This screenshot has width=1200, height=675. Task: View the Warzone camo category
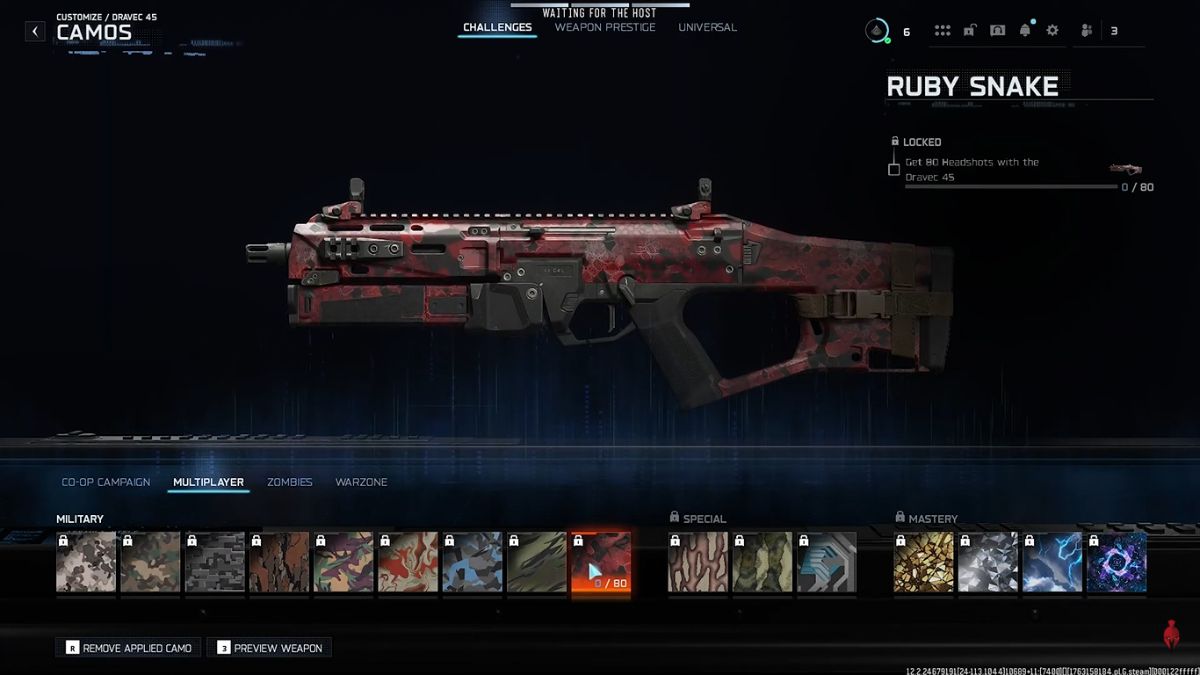(361, 482)
